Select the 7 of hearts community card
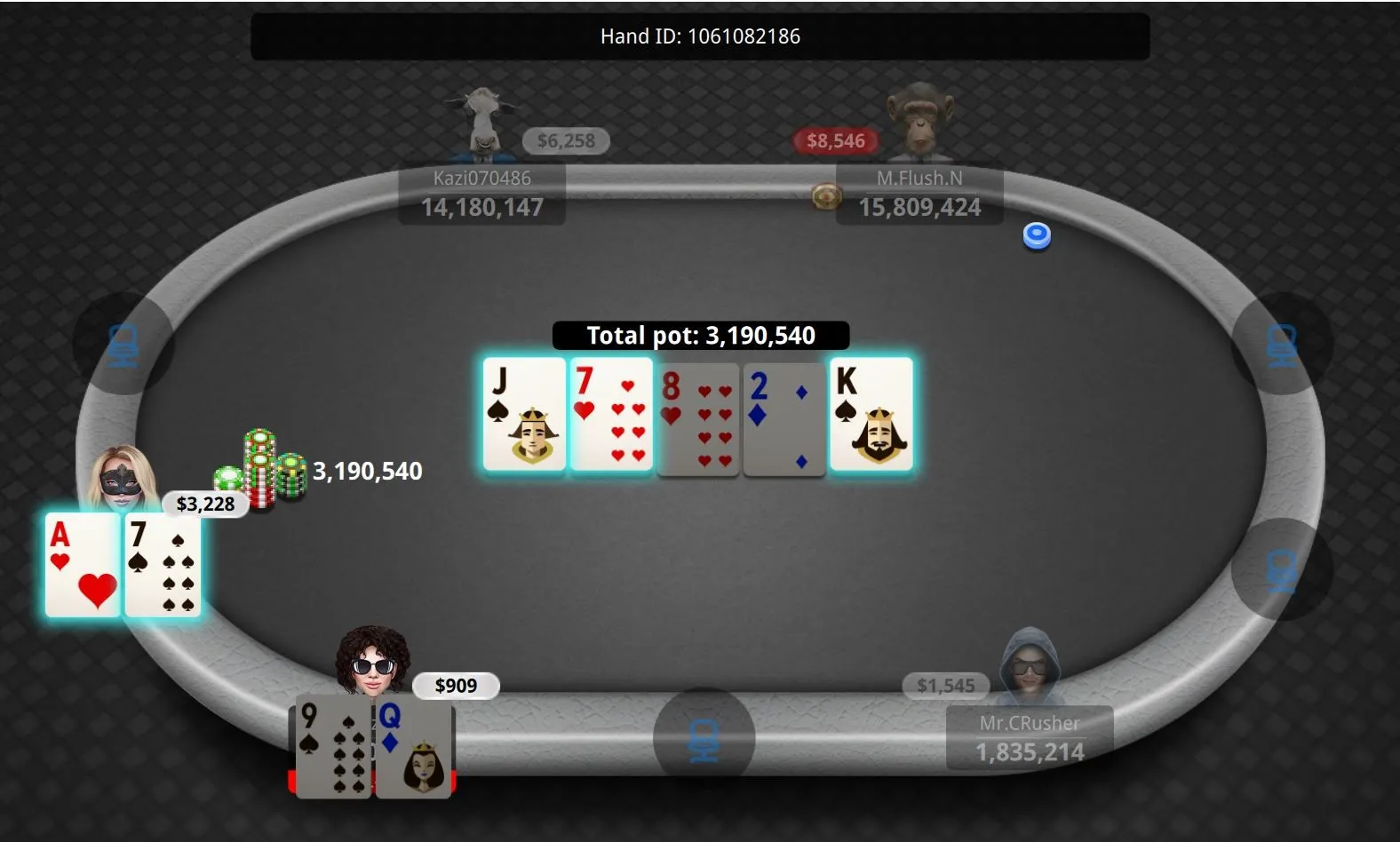 point(611,414)
